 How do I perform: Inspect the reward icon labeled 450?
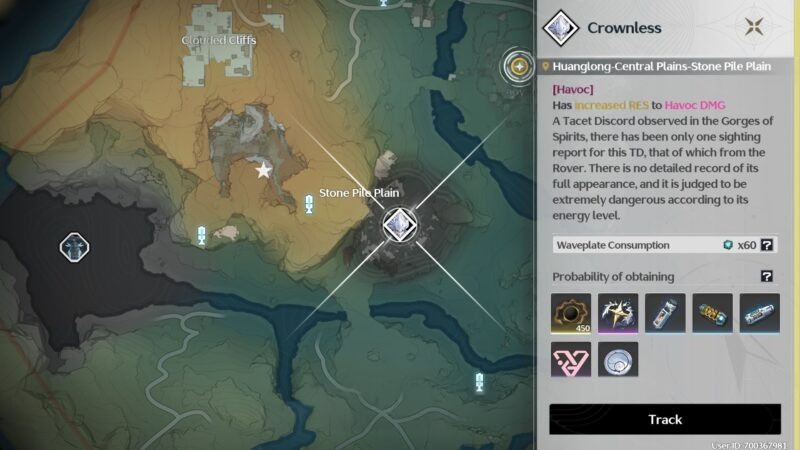tap(571, 313)
